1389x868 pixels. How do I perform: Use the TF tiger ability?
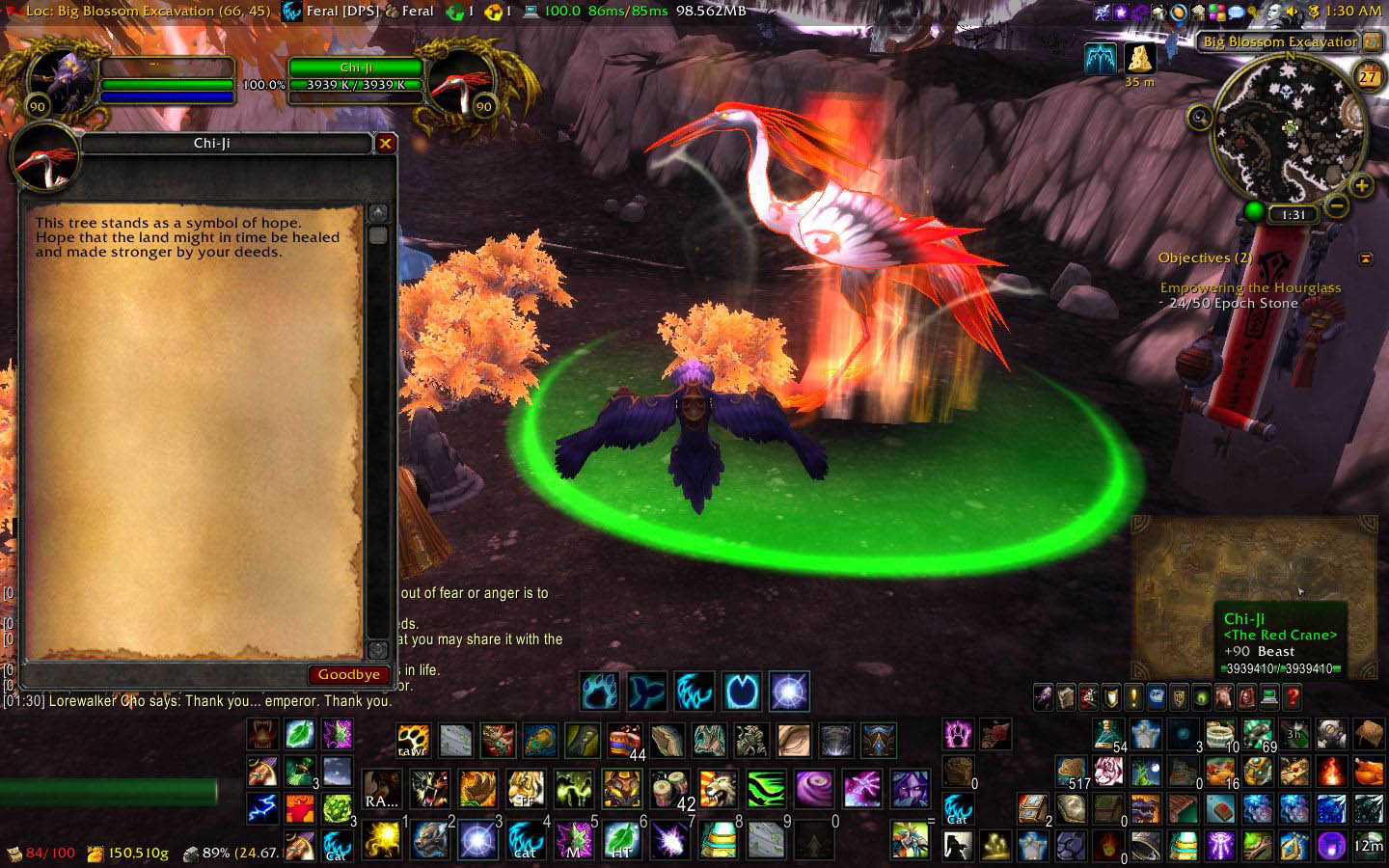point(525,789)
